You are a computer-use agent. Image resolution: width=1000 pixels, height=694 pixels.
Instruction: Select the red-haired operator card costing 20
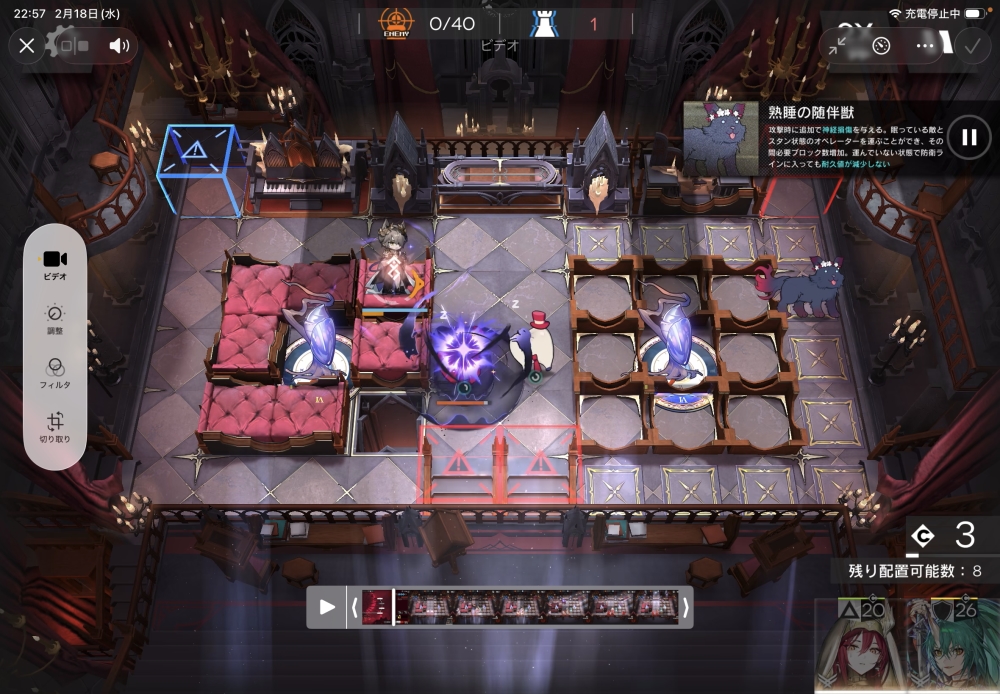[856, 648]
